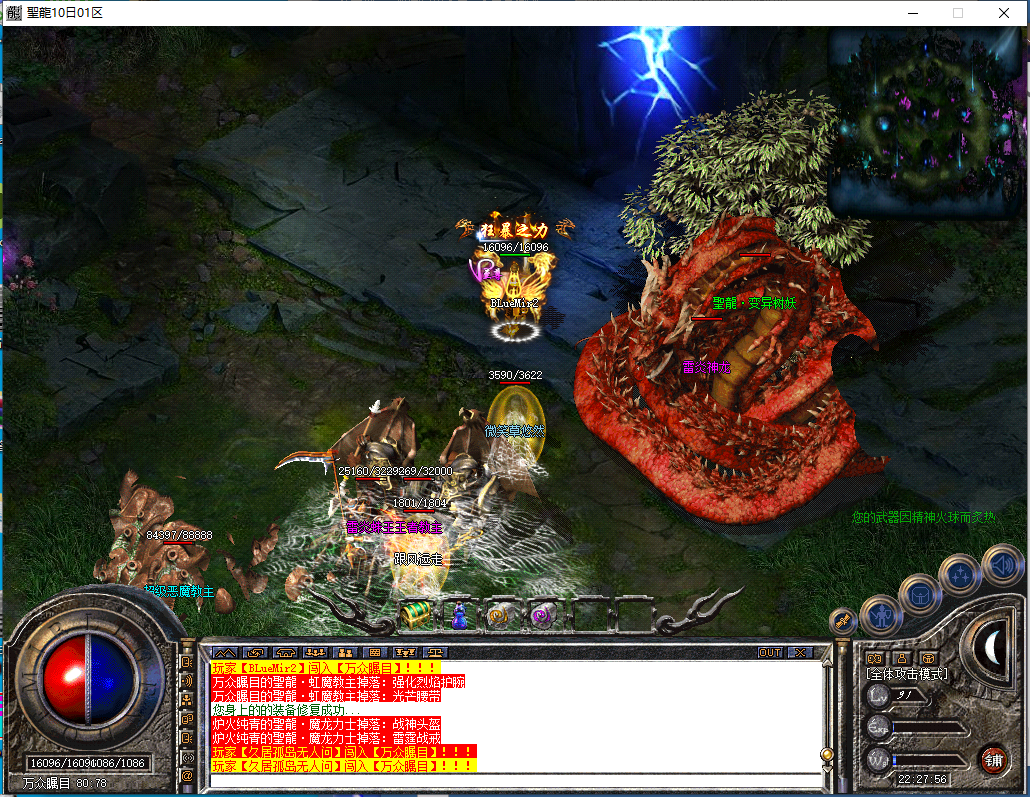Close the game using the X beside OUT

click(x=799, y=652)
